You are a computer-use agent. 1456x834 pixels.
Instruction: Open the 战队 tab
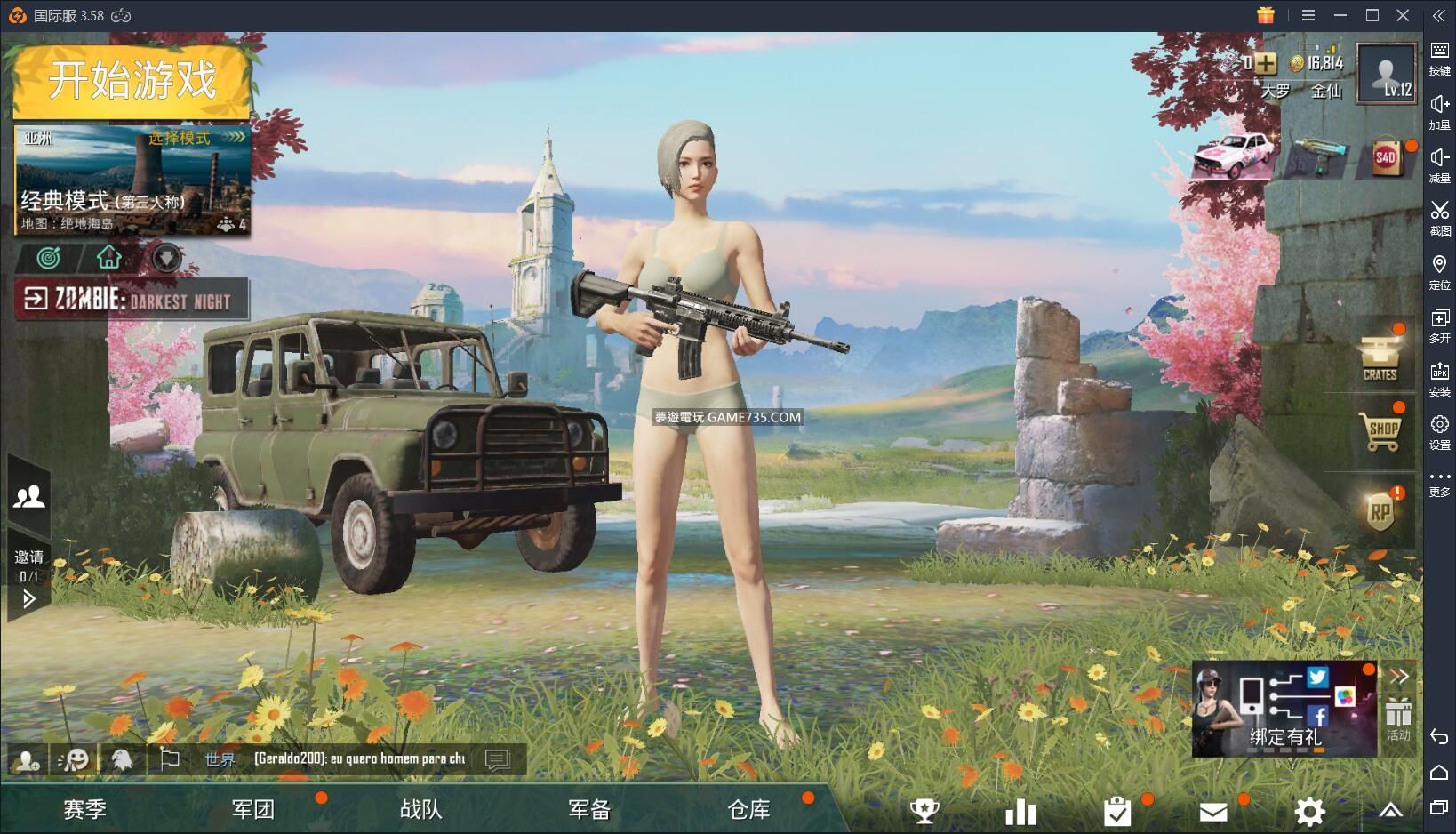click(421, 809)
